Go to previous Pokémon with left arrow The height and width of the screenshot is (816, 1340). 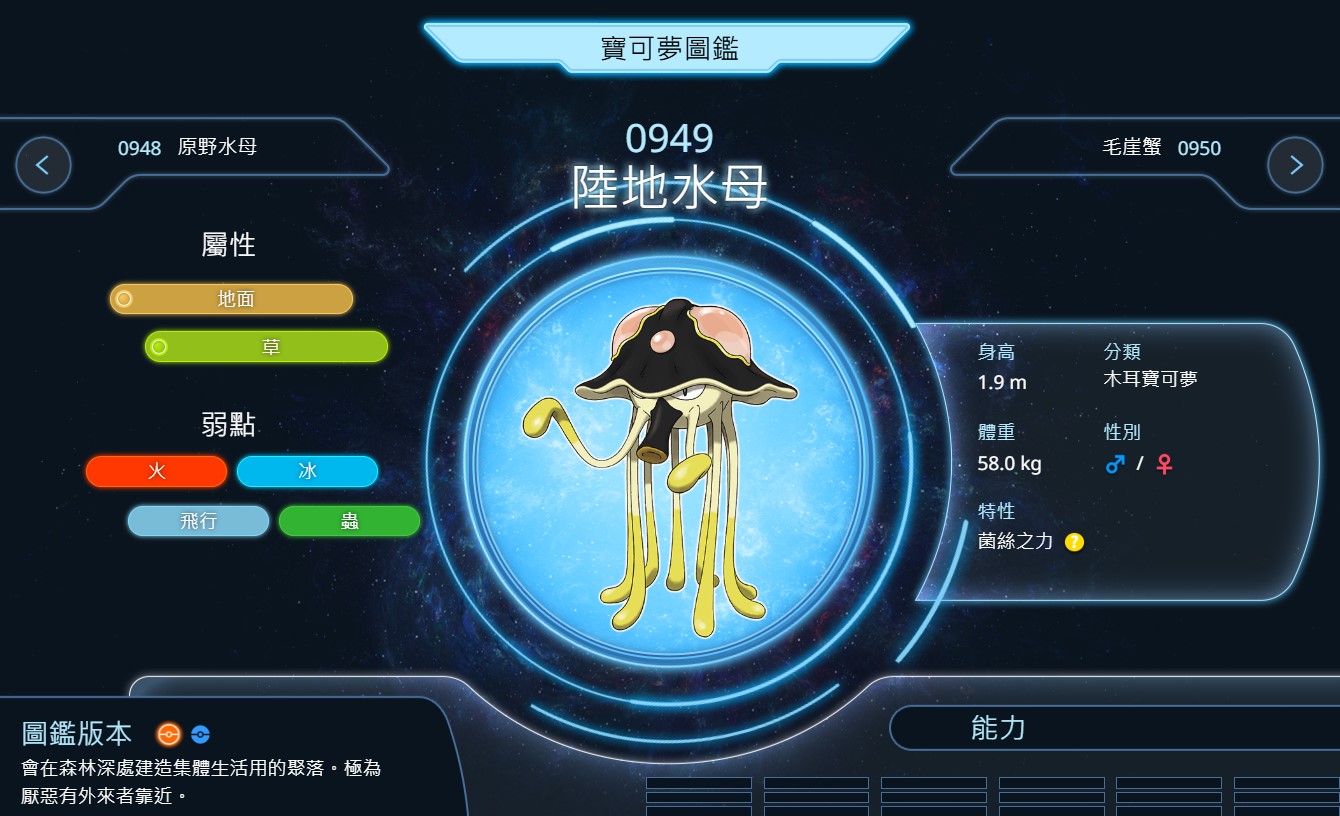point(43,165)
